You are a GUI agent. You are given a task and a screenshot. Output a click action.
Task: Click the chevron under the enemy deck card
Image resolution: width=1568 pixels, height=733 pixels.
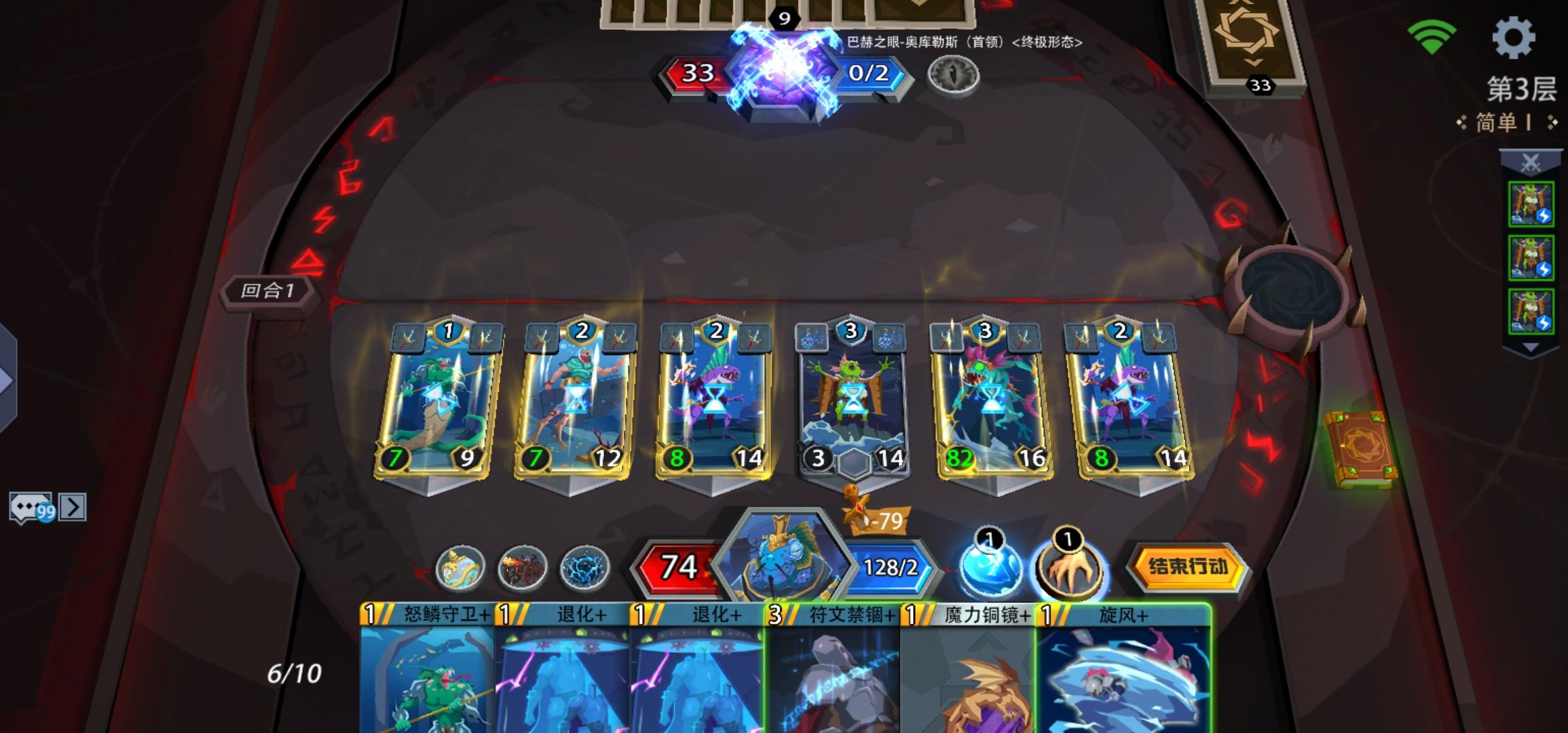pyautogui.click(x=1254, y=62)
